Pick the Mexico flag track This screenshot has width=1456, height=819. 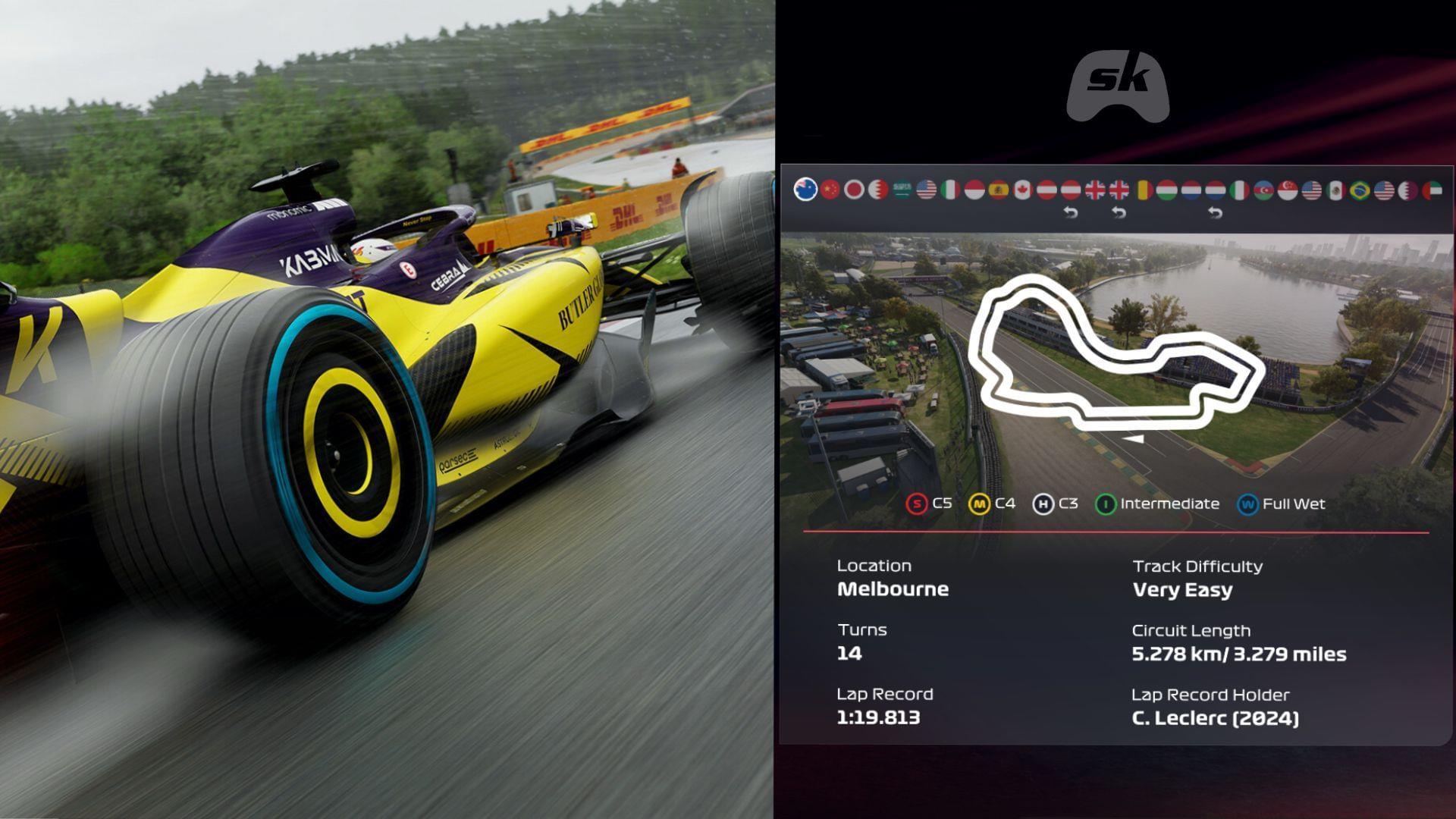[x=1336, y=190]
